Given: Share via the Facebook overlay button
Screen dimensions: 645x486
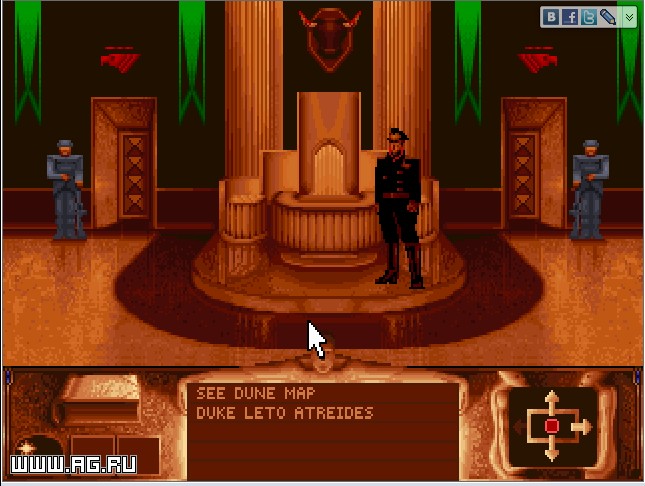Looking at the screenshot, I should [571, 16].
